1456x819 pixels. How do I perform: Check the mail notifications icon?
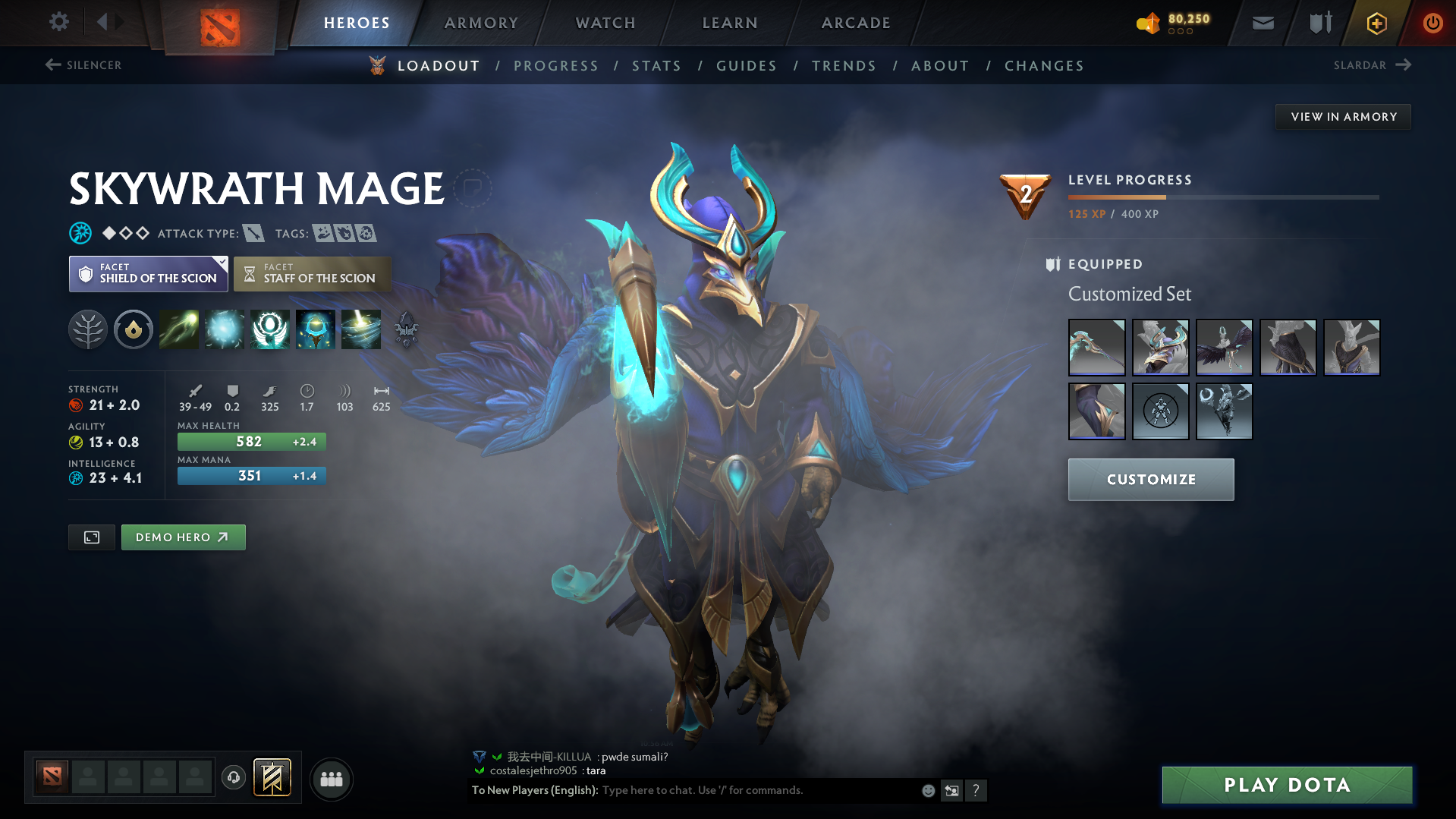1262,22
